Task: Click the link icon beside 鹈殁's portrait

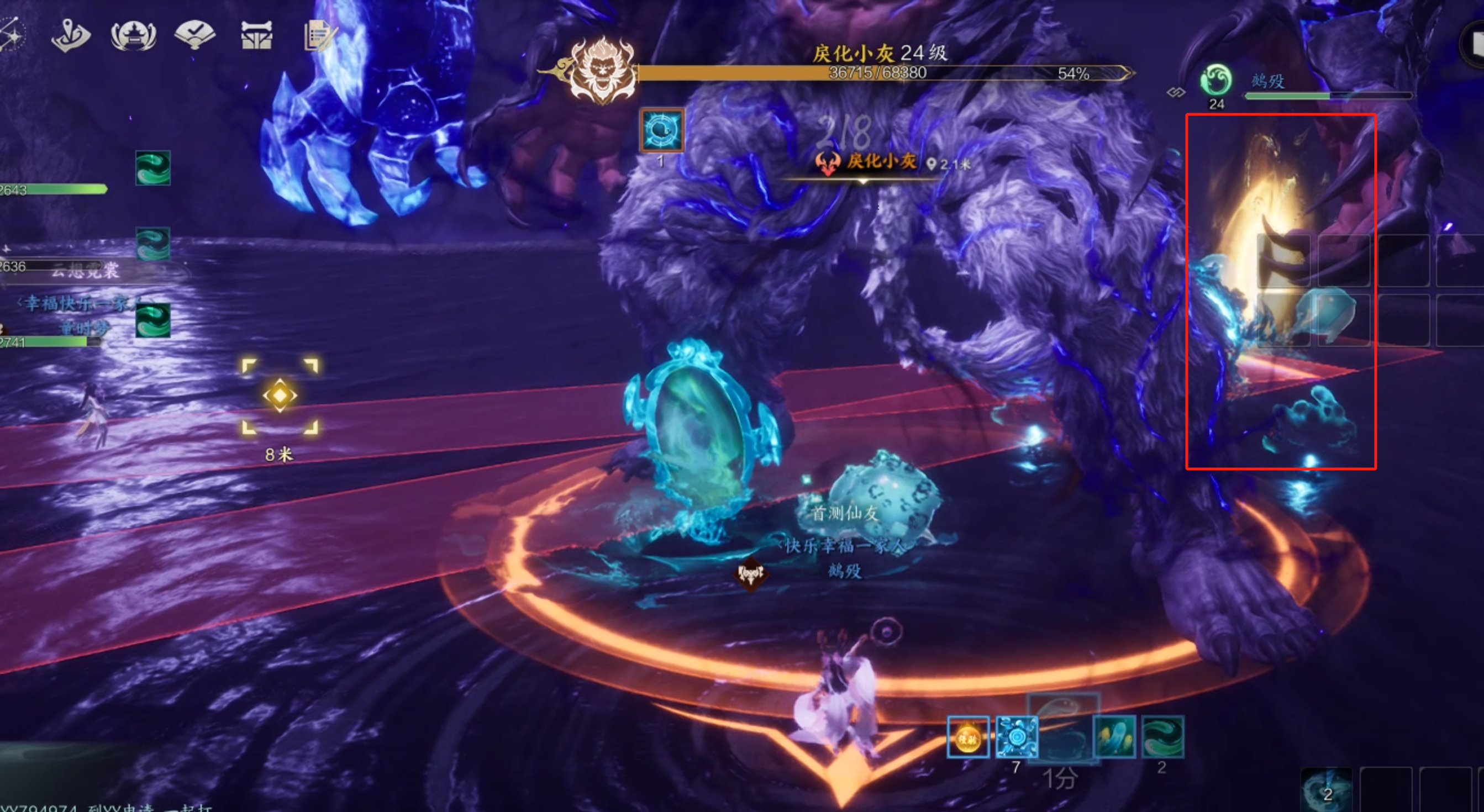Action: click(x=1176, y=92)
